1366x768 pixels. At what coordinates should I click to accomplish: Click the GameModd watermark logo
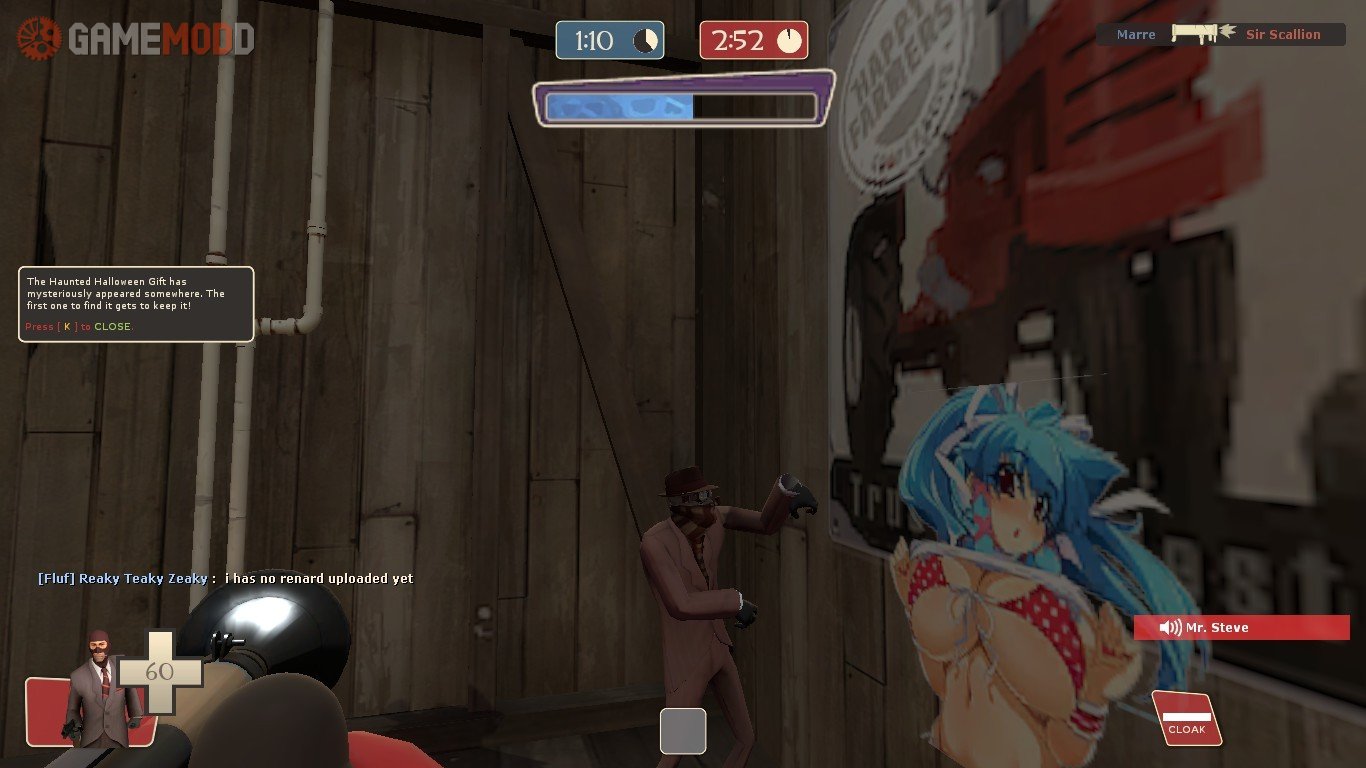(x=135, y=39)
